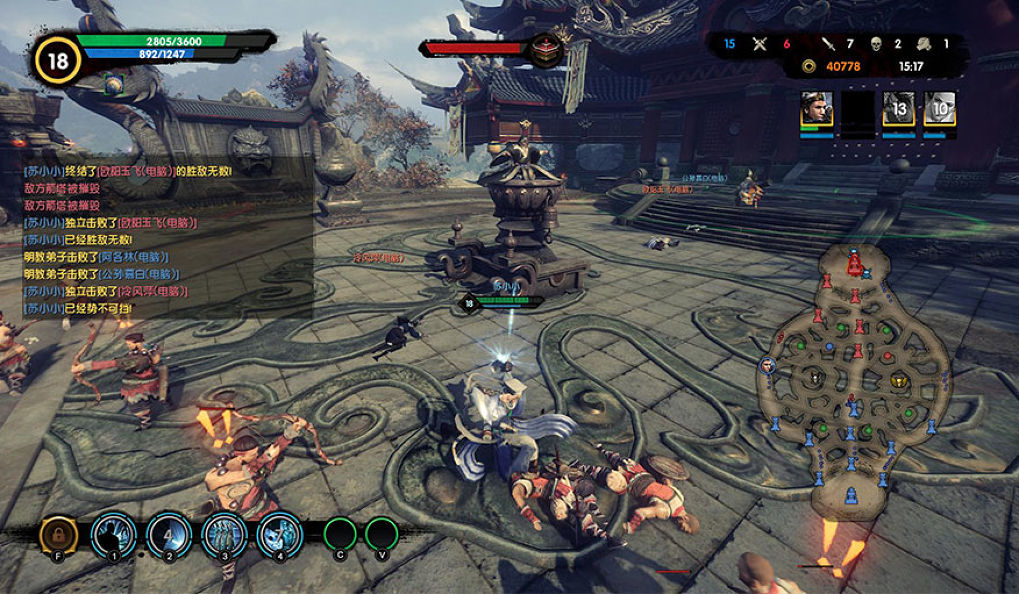The height and width of the screenshot is (594, 1019).
Task: Select the empty C item slot
Action: pyautogui.click(x=341, y=534)
